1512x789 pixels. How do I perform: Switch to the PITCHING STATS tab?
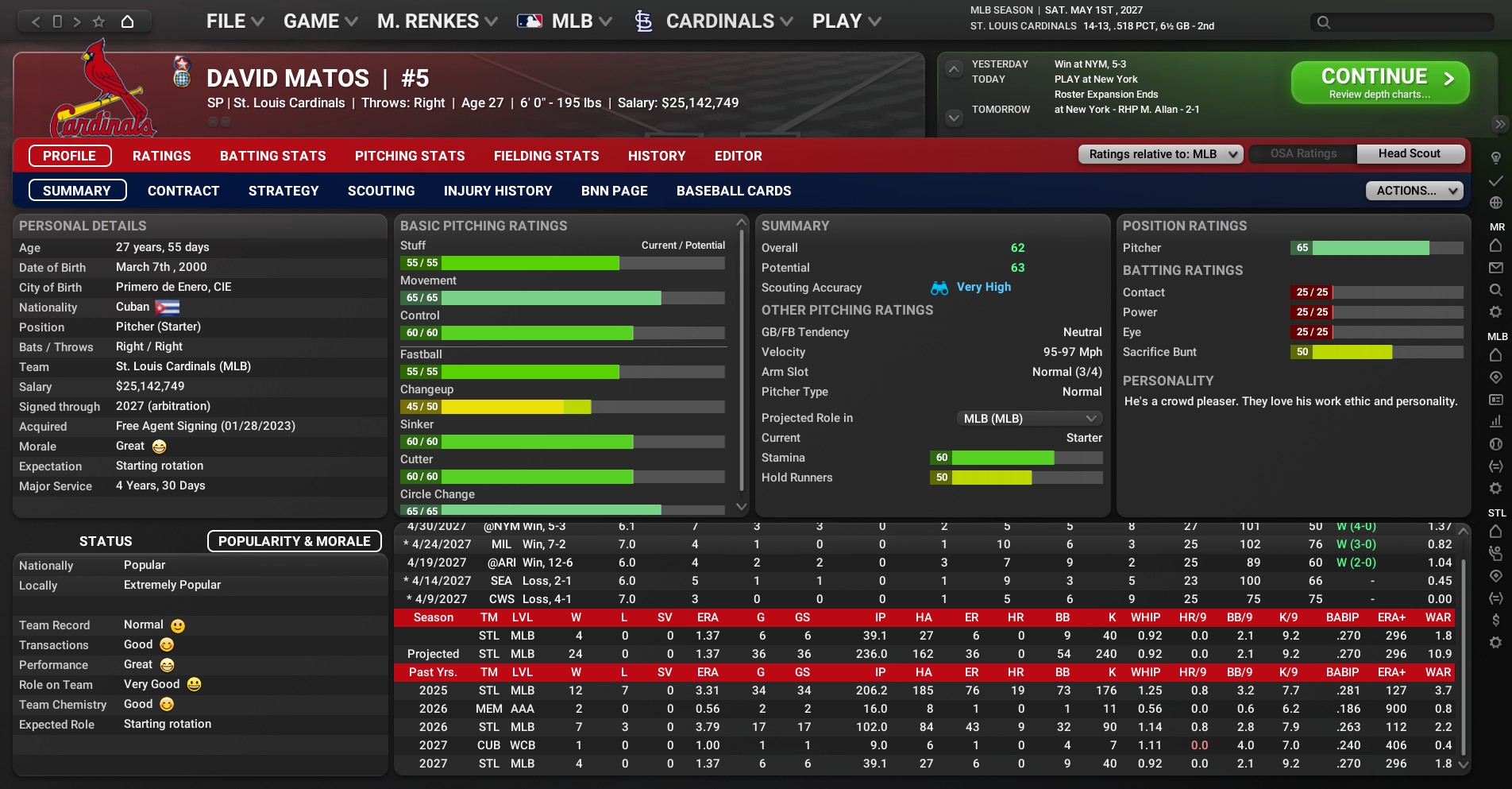(x=410, y=156)
